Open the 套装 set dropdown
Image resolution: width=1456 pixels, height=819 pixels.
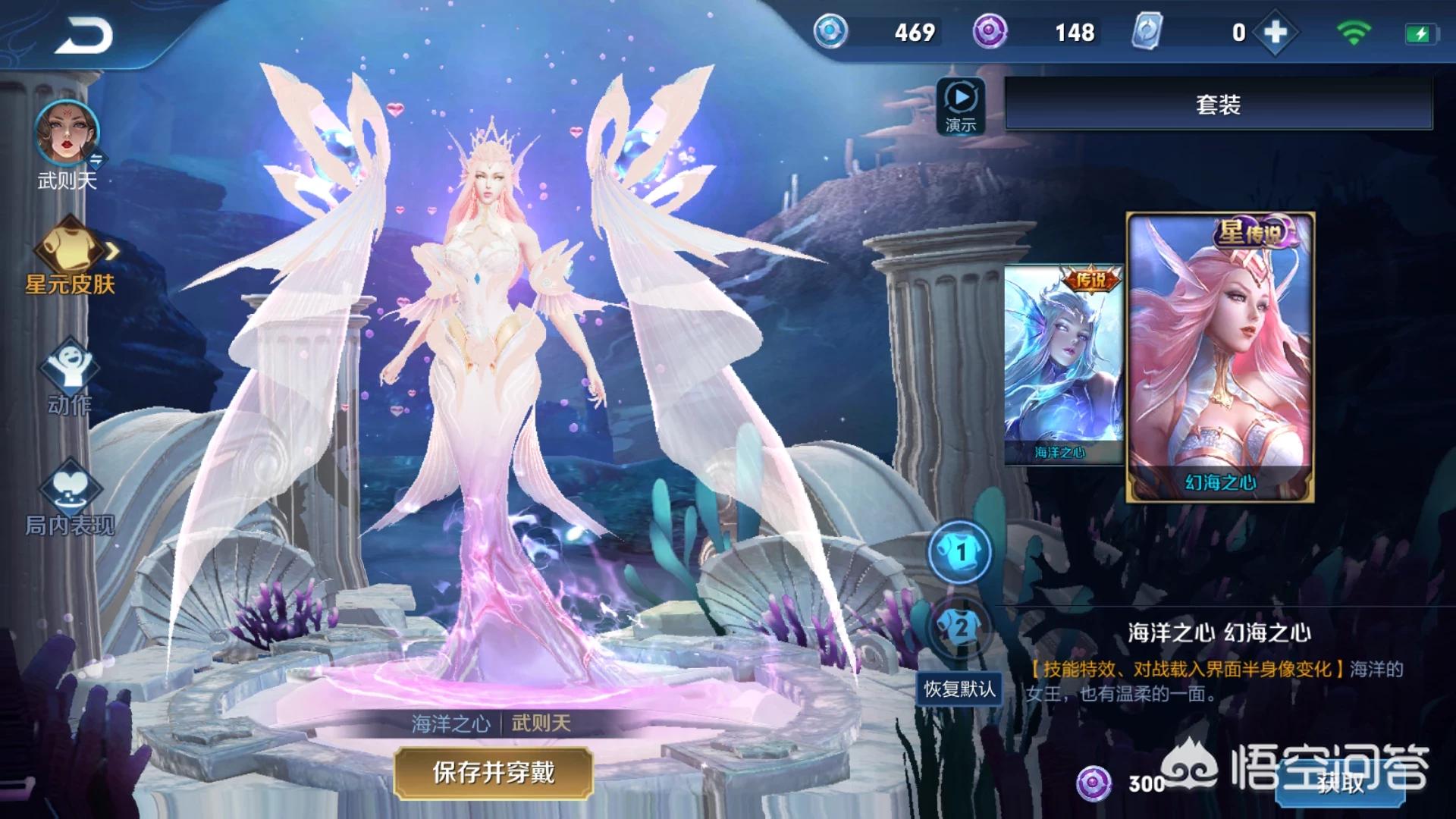click(1218, 104)
